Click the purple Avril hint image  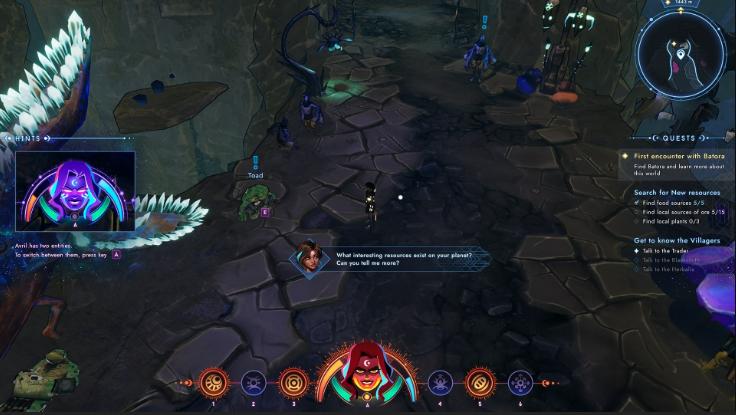75,192
